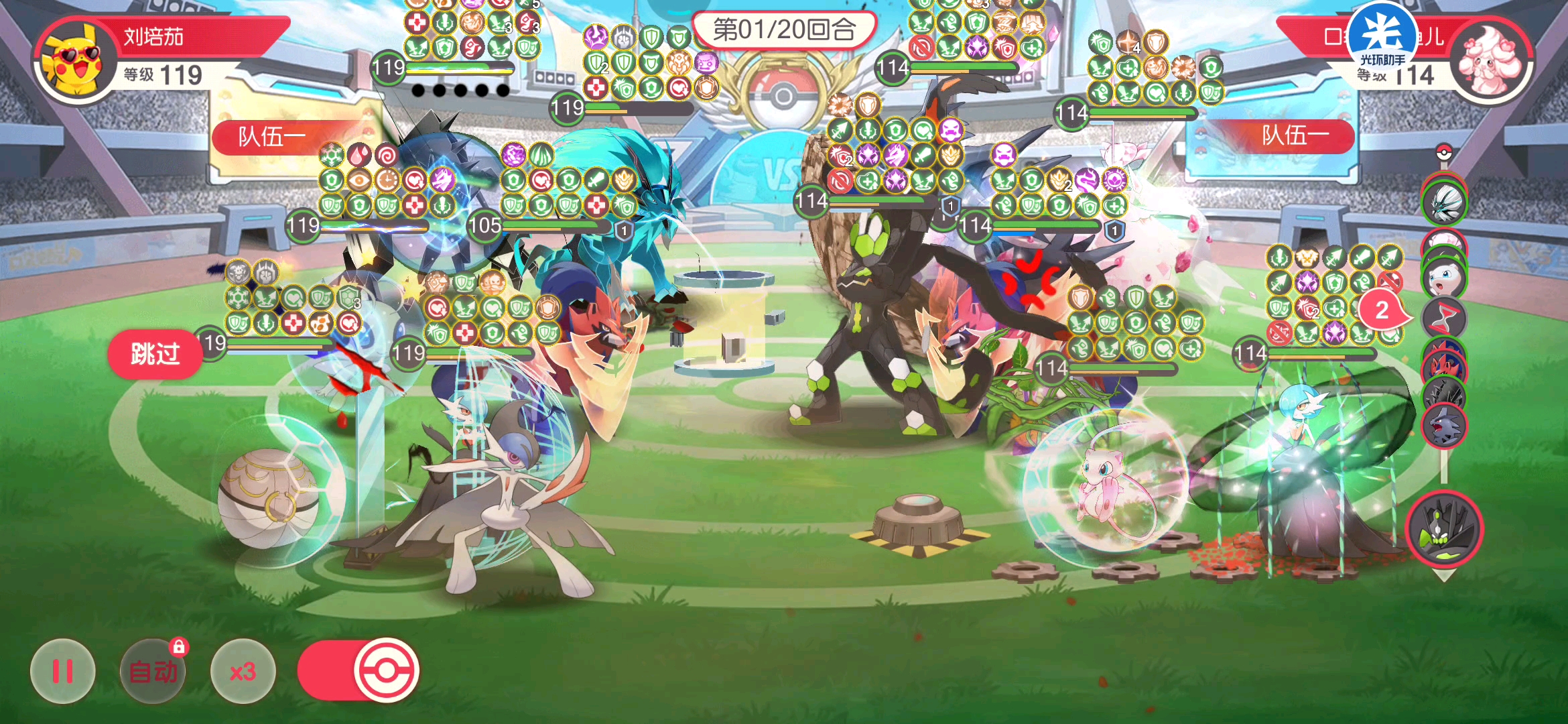Viewport: 1568px width, 724px height.
Task: Click the 第01/20回合 round counter banner
Action: 784,29
